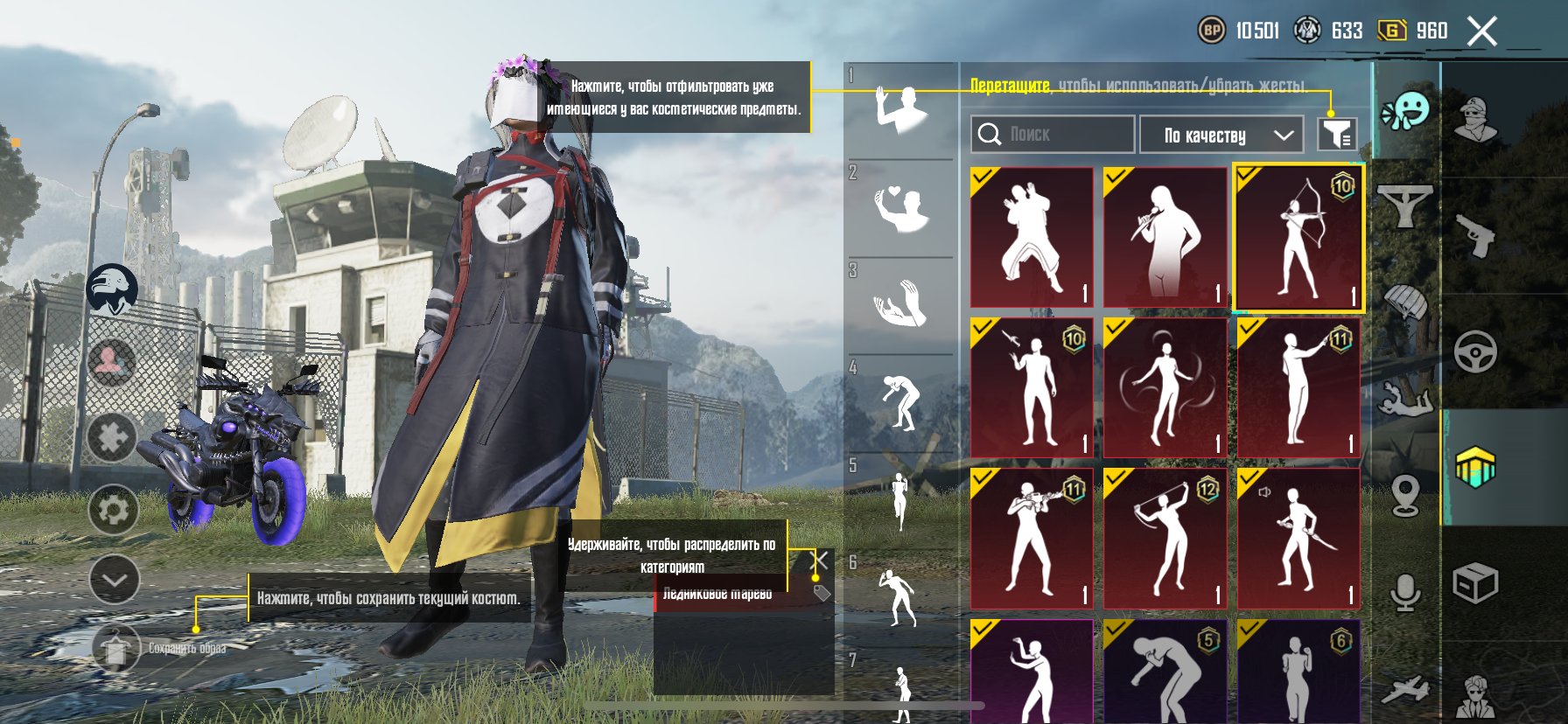Choose the martial arts stance emote tile

coord(1032,237)
